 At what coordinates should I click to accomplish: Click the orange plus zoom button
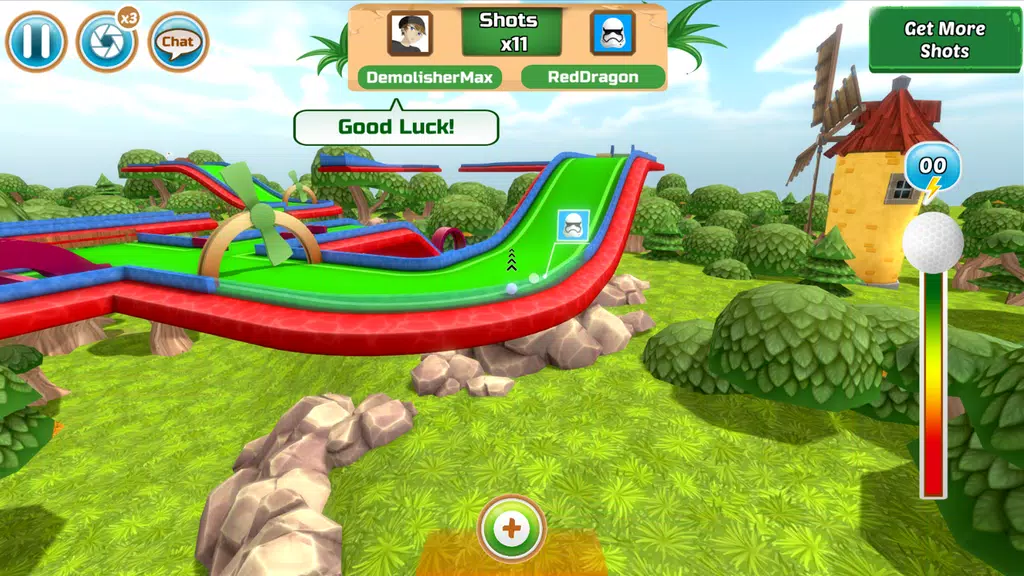point(512,528)
